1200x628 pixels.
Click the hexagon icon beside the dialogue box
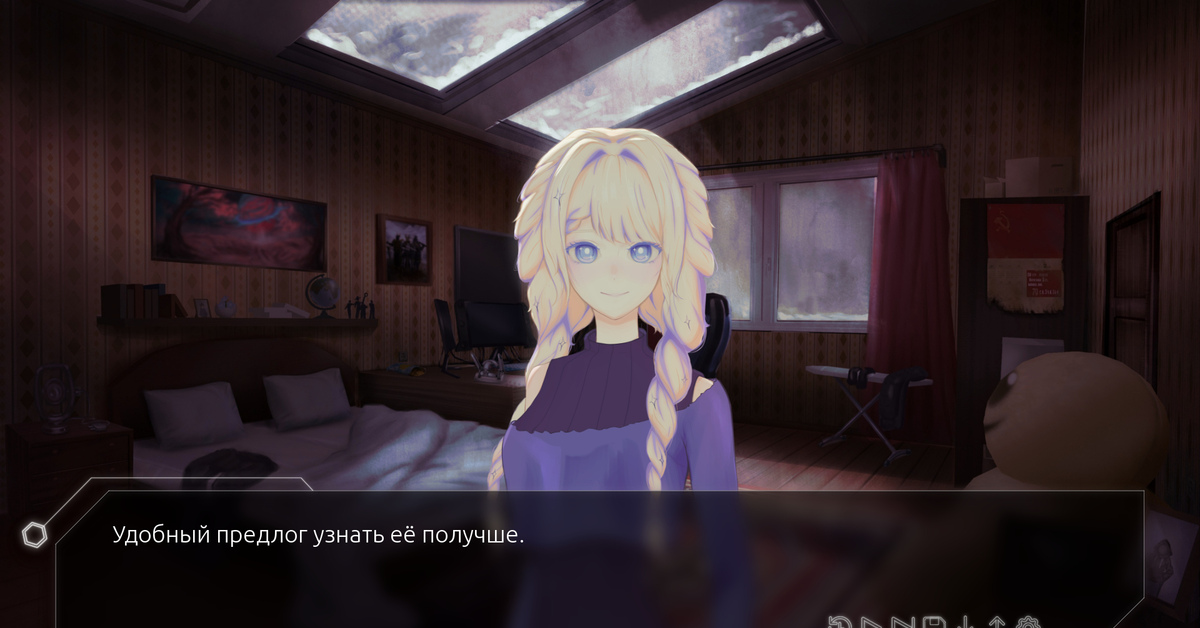[x=34, y=535]
